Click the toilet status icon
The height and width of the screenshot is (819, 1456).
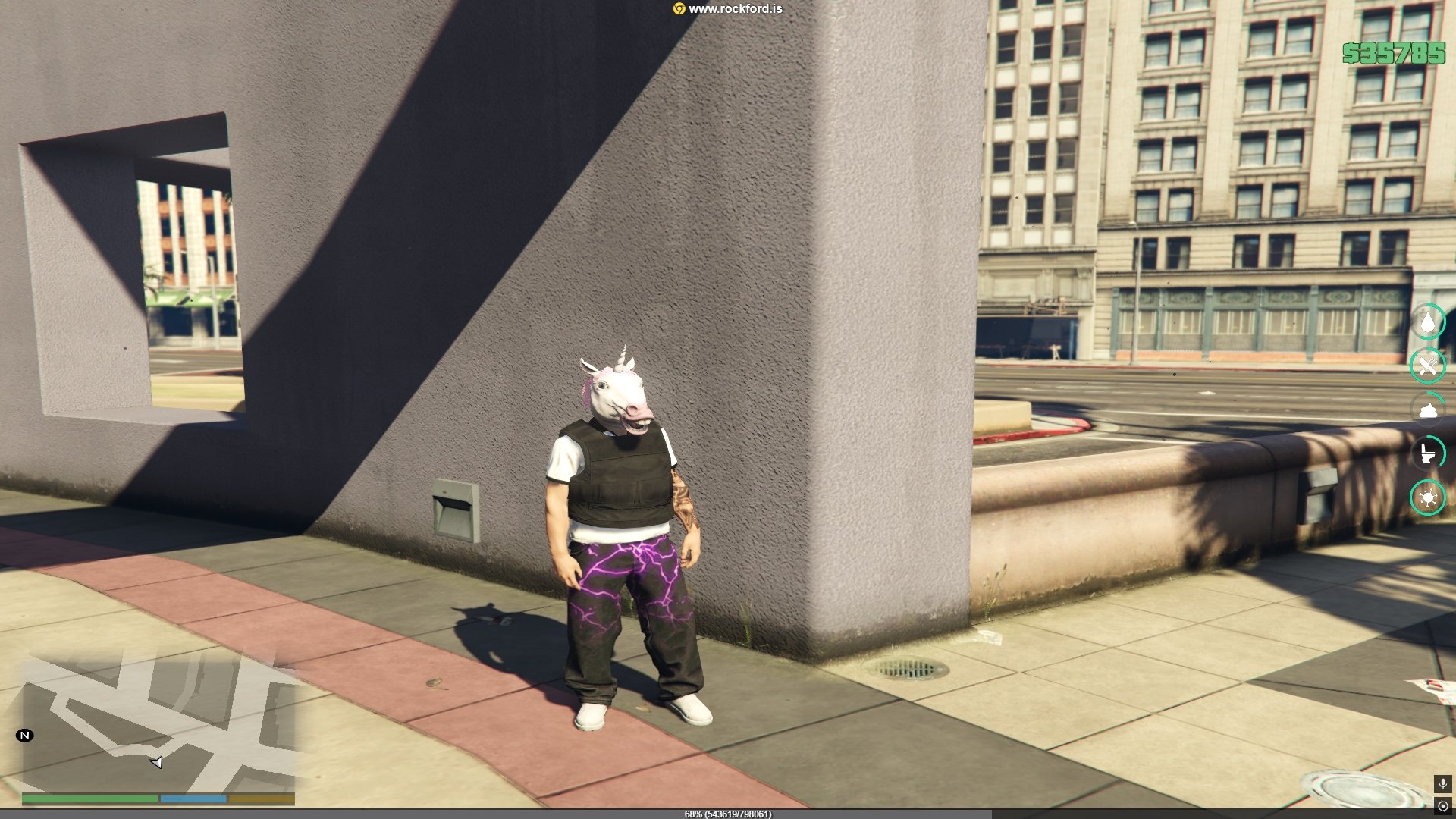click(x=1428, y=453)
